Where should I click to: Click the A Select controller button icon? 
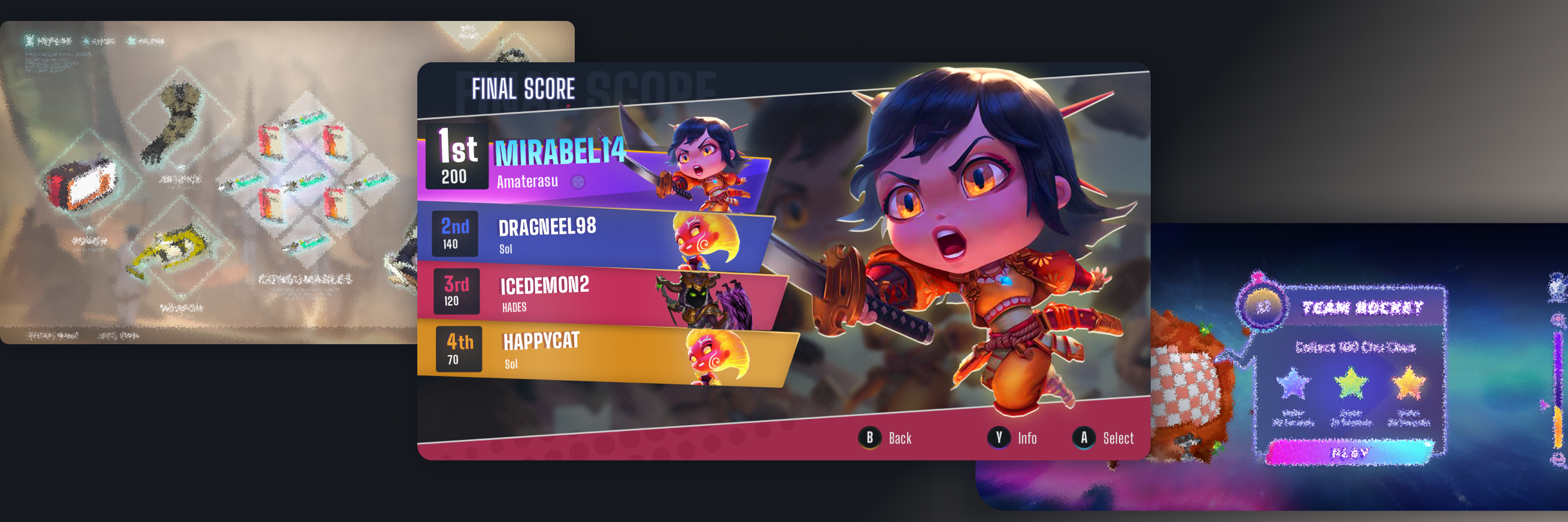pyautogui.click(x=1085, y=438)
